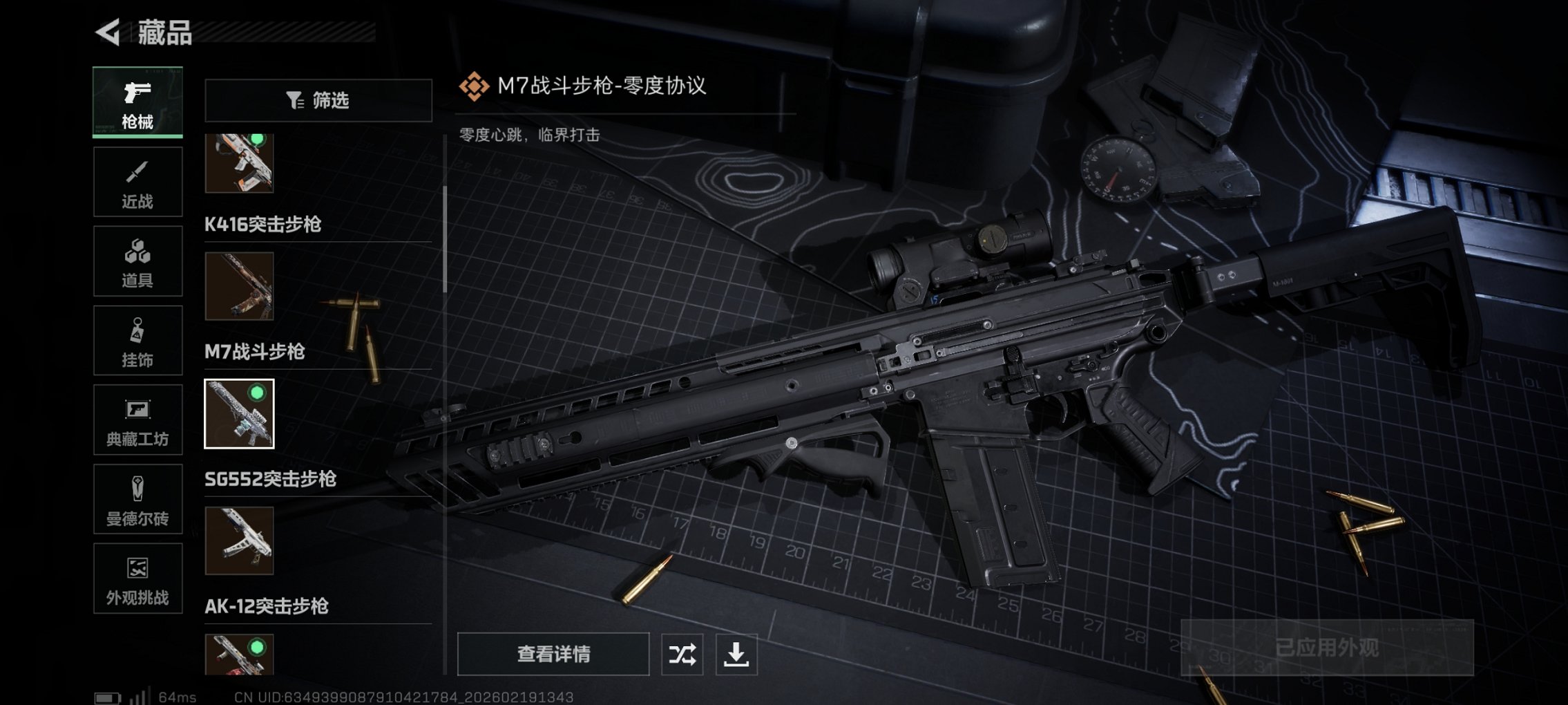The height and width of the screenshot is (705, 1568).
Task: Toggle the green dot on K416 thumbnail
Action: point(257,138)
